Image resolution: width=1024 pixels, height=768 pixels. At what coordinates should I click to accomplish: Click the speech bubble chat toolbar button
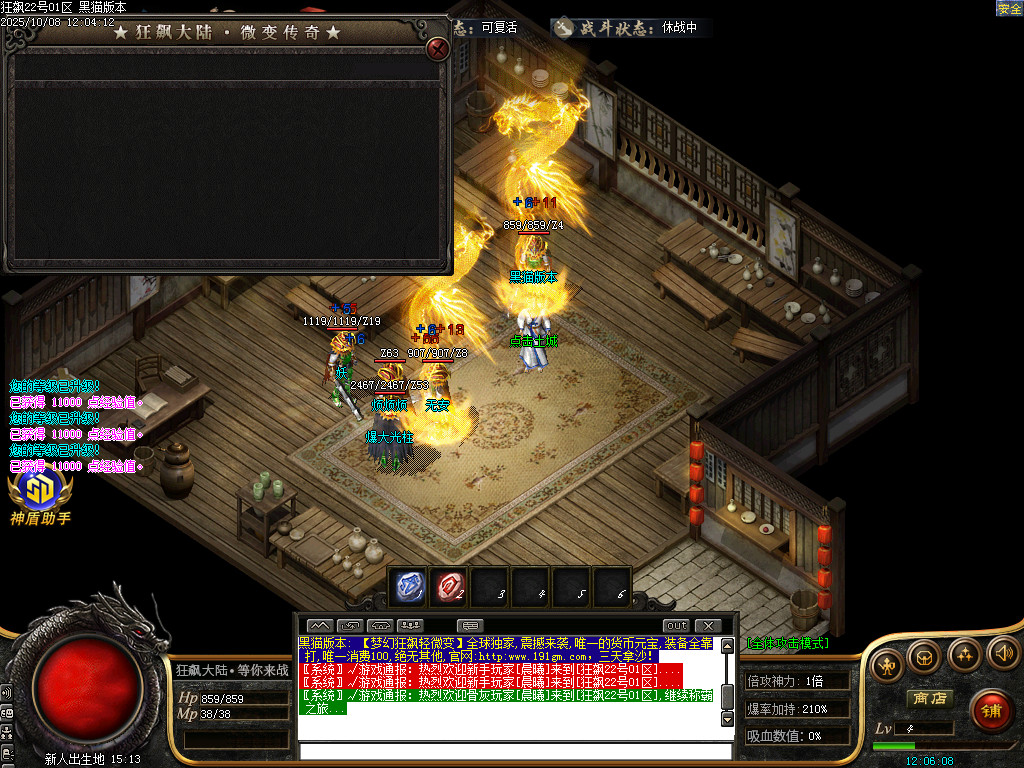point(470,626)
